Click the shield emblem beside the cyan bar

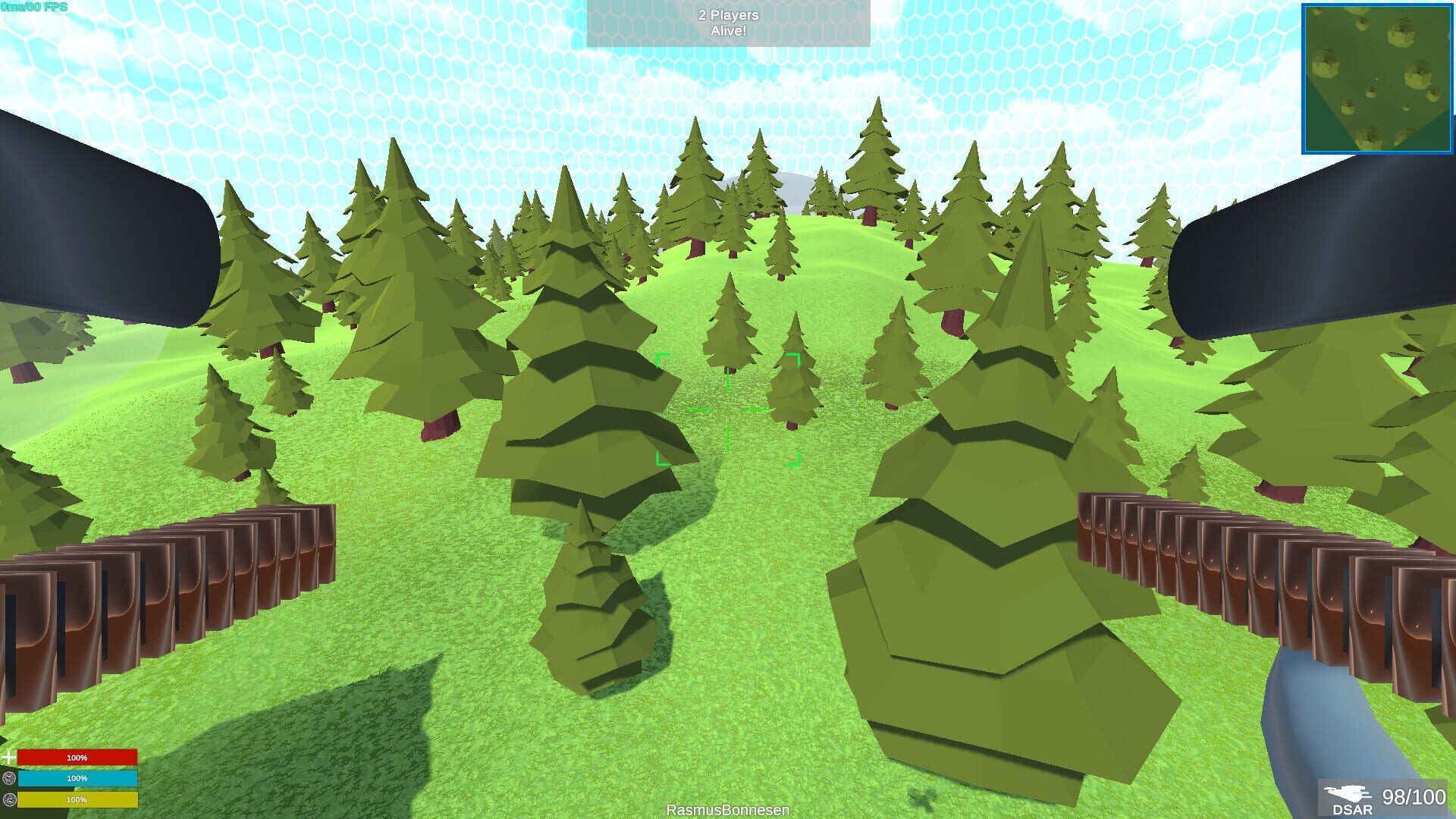(x=9, y=778)
